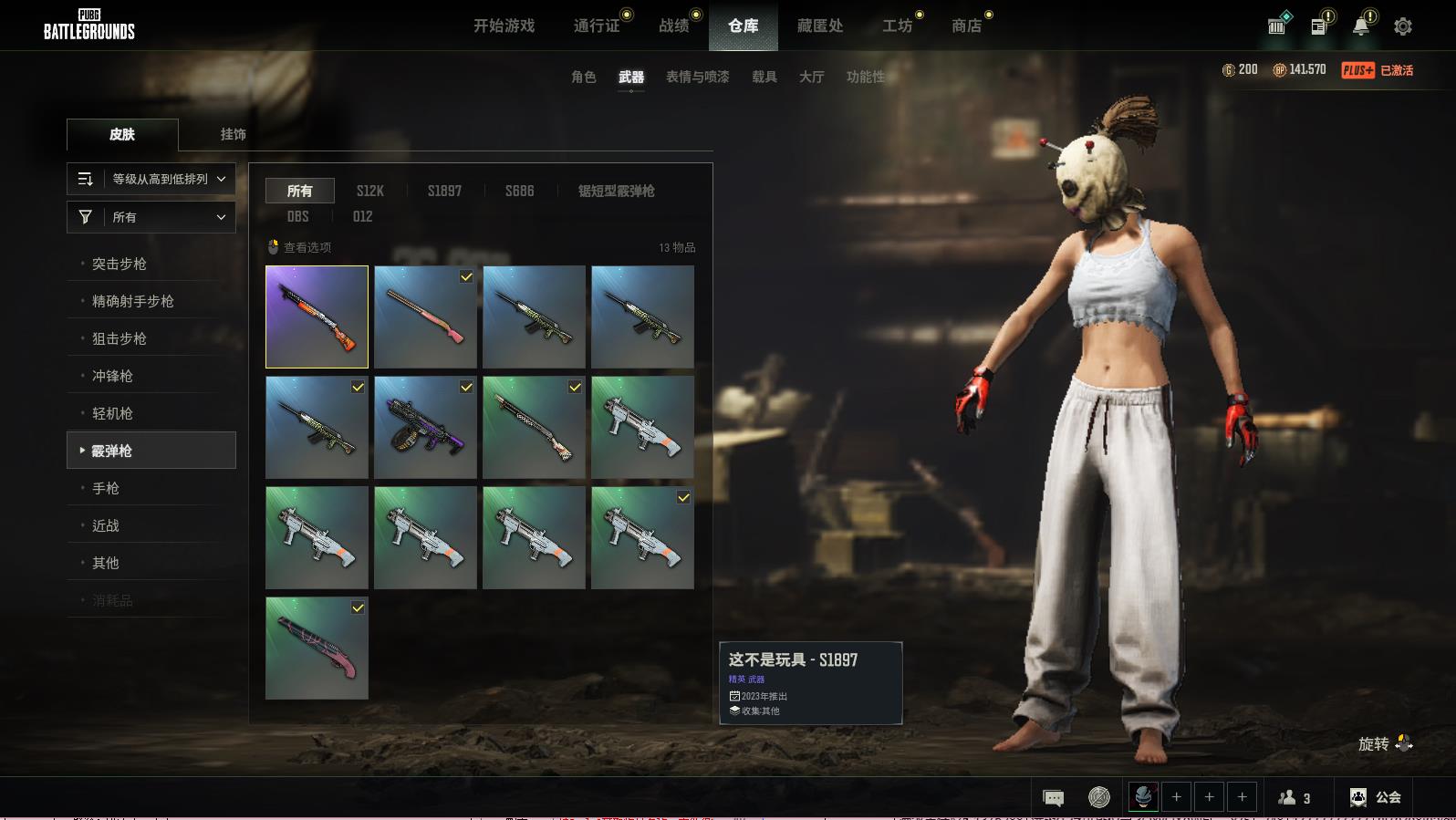Image resolution: width=1456 pixels, height=820 pixels.
Task: Open the settings gear icon
Action: [1403, 26]
